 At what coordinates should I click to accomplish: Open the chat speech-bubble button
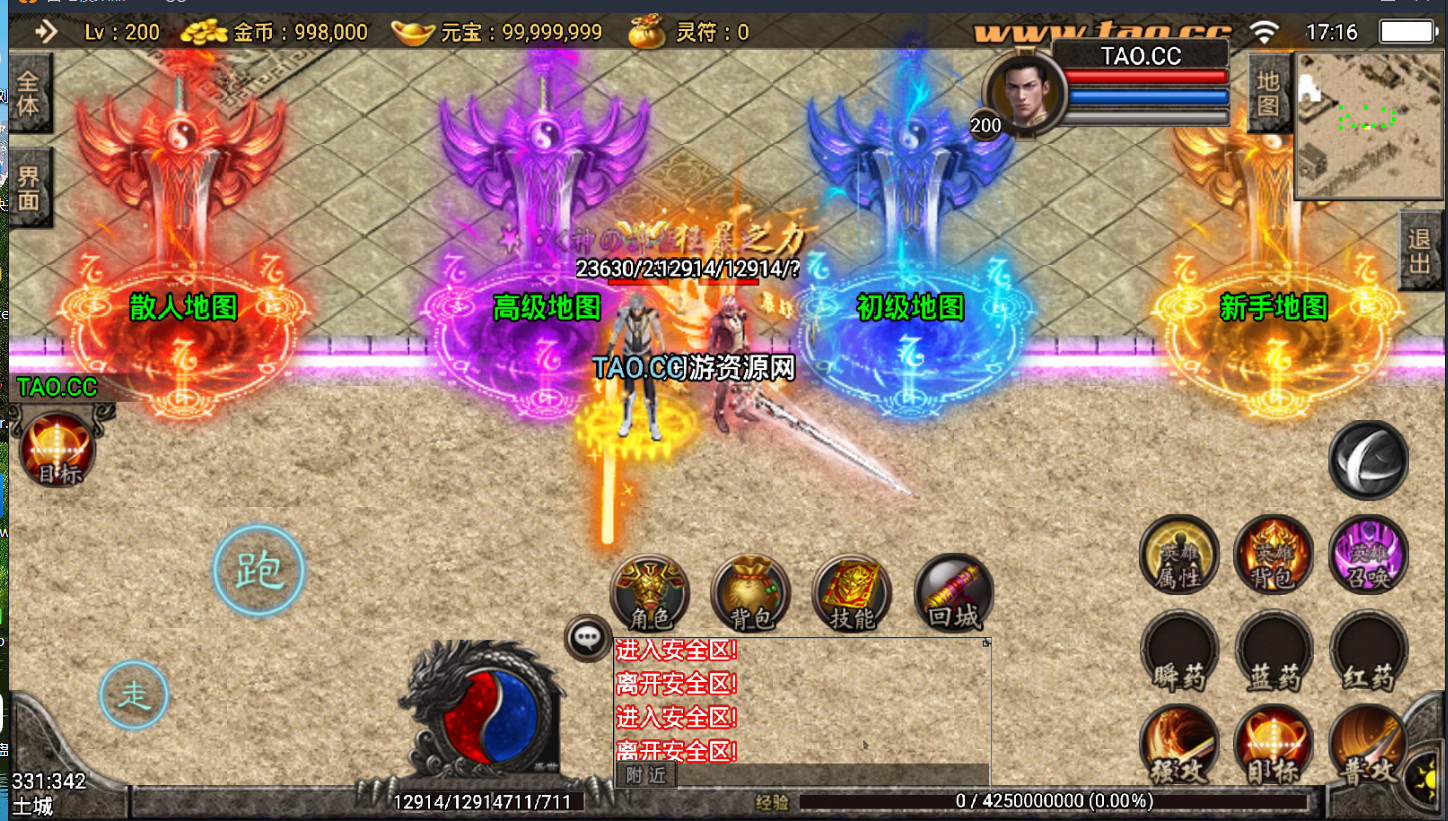coord(588,637)
